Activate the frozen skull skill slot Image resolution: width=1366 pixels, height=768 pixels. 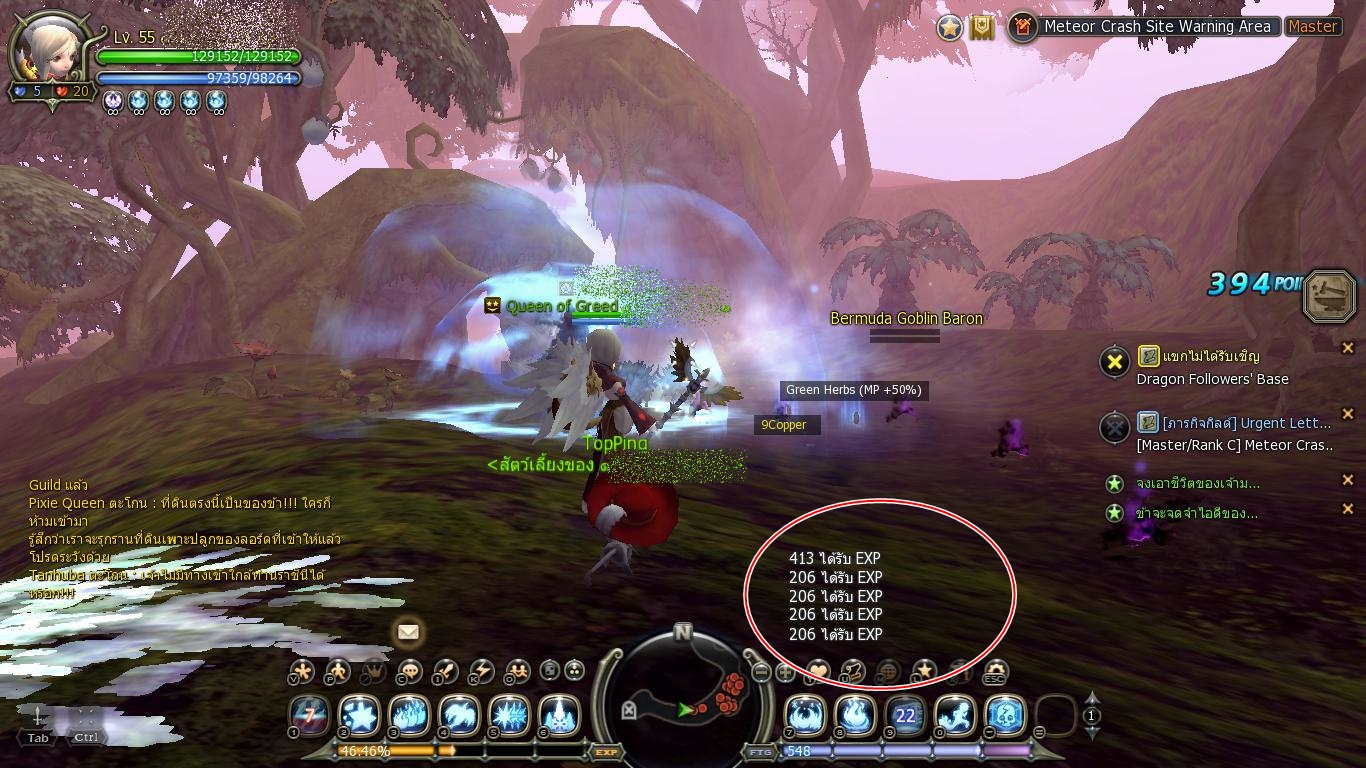point(1005,715)
